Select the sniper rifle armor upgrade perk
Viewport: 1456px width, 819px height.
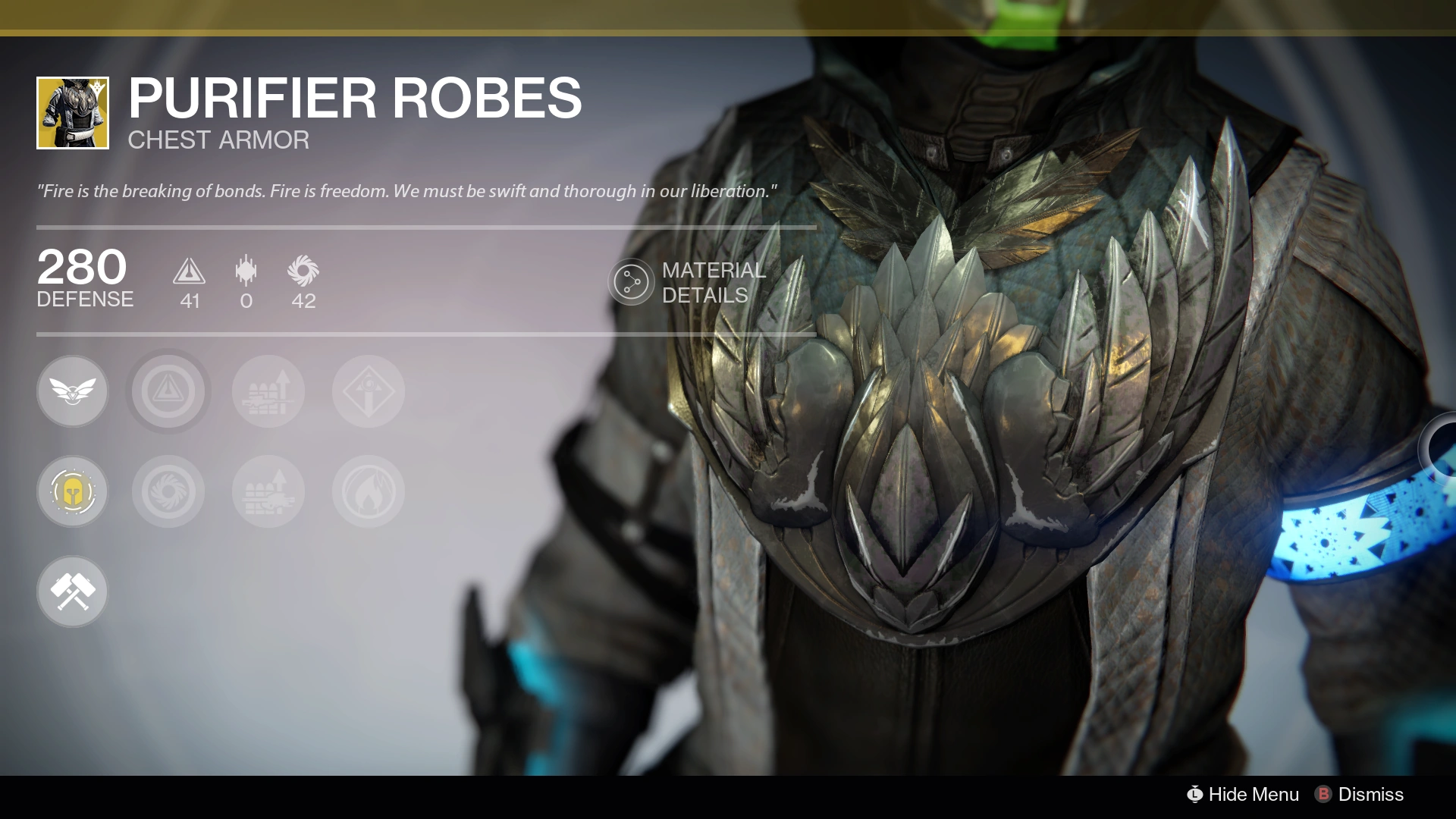click(x=268, y=391)
